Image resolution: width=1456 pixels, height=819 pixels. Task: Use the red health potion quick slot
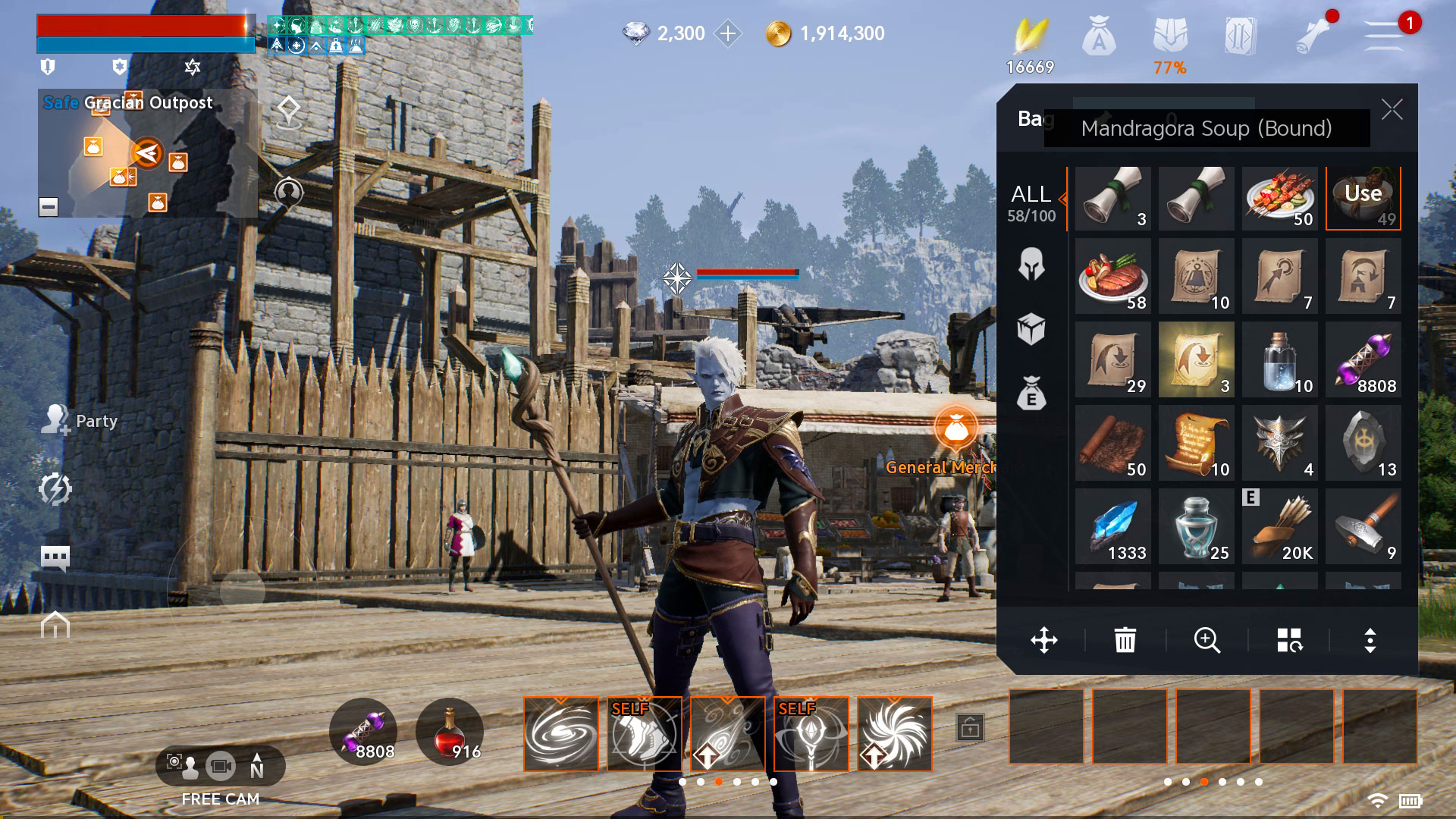click(450, 733)
